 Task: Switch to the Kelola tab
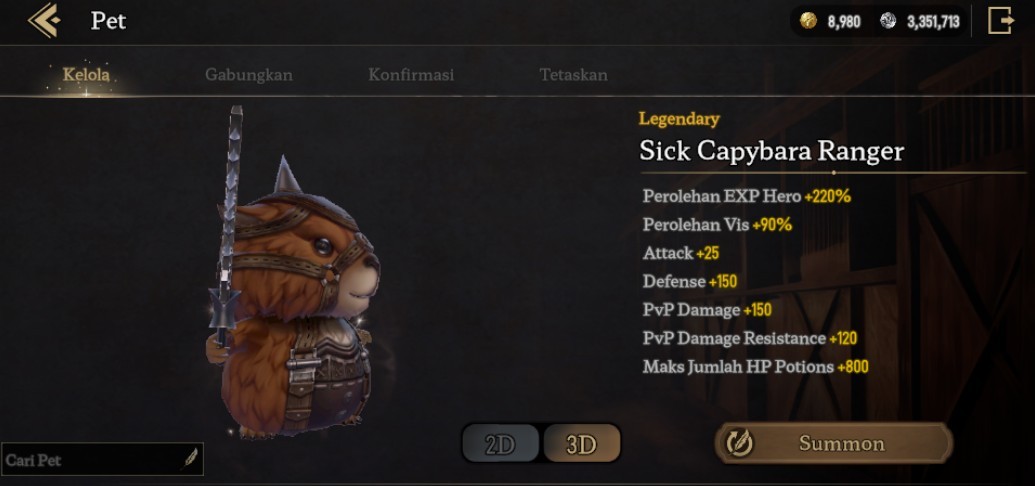(x=86, y=75)
